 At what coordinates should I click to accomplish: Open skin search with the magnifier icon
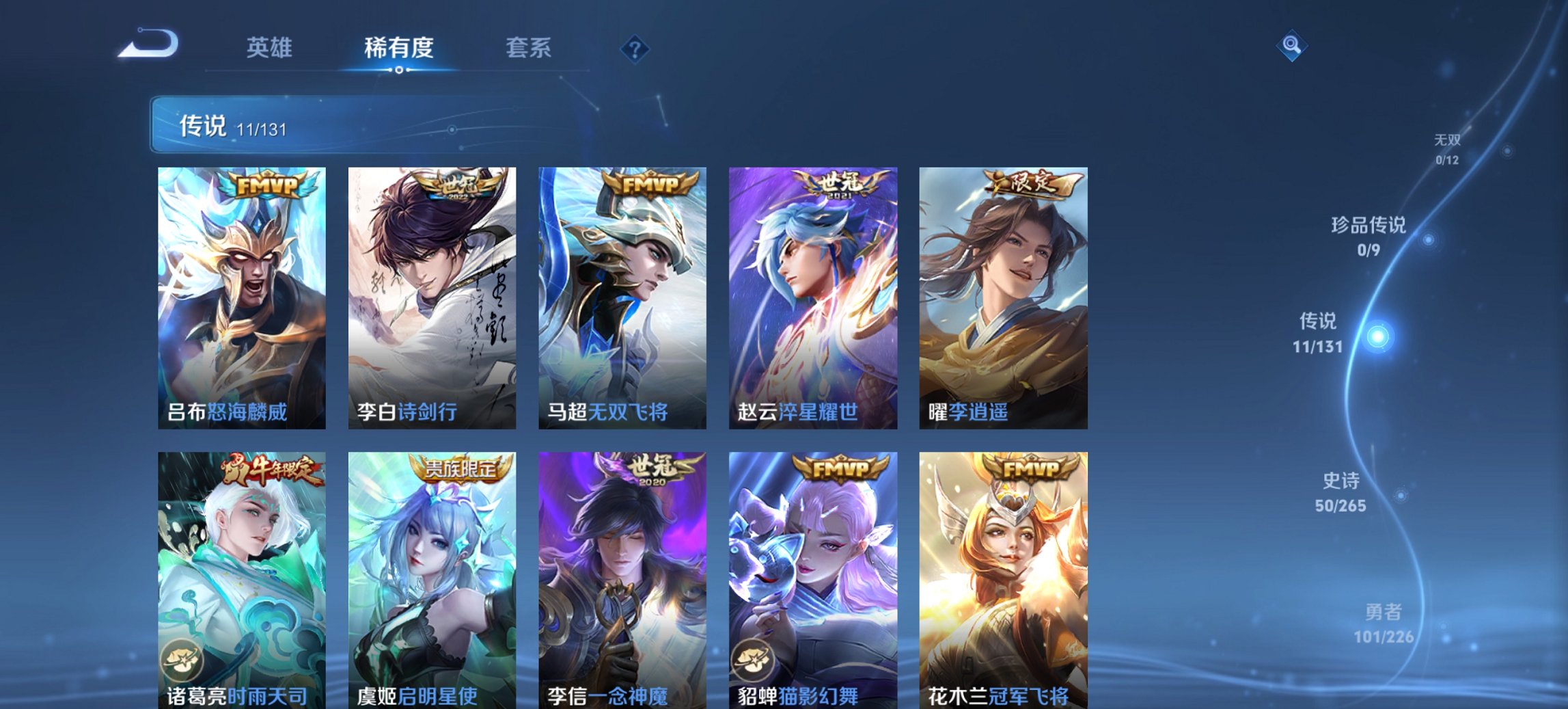(x=1291, y=46)
